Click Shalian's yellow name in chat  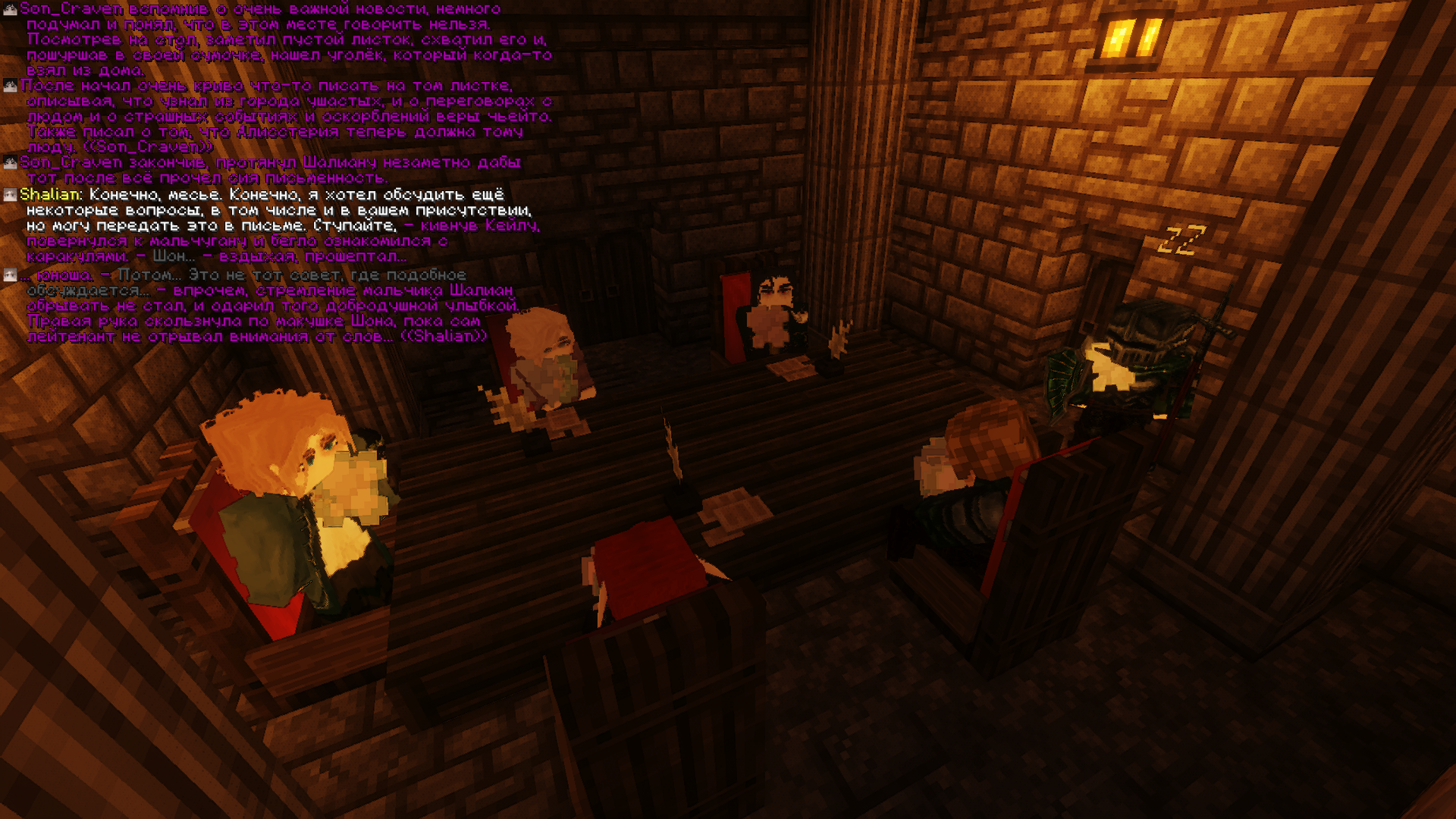point(49,195)
